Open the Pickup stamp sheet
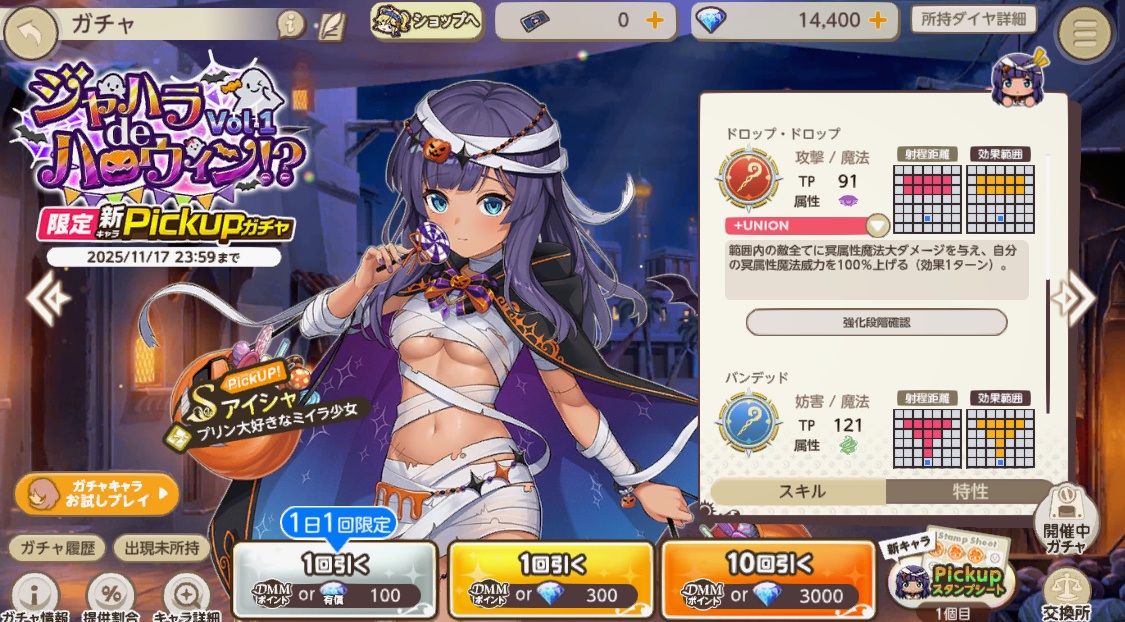This screenshot has height=622, width=1125. click(x=953, y=576)
